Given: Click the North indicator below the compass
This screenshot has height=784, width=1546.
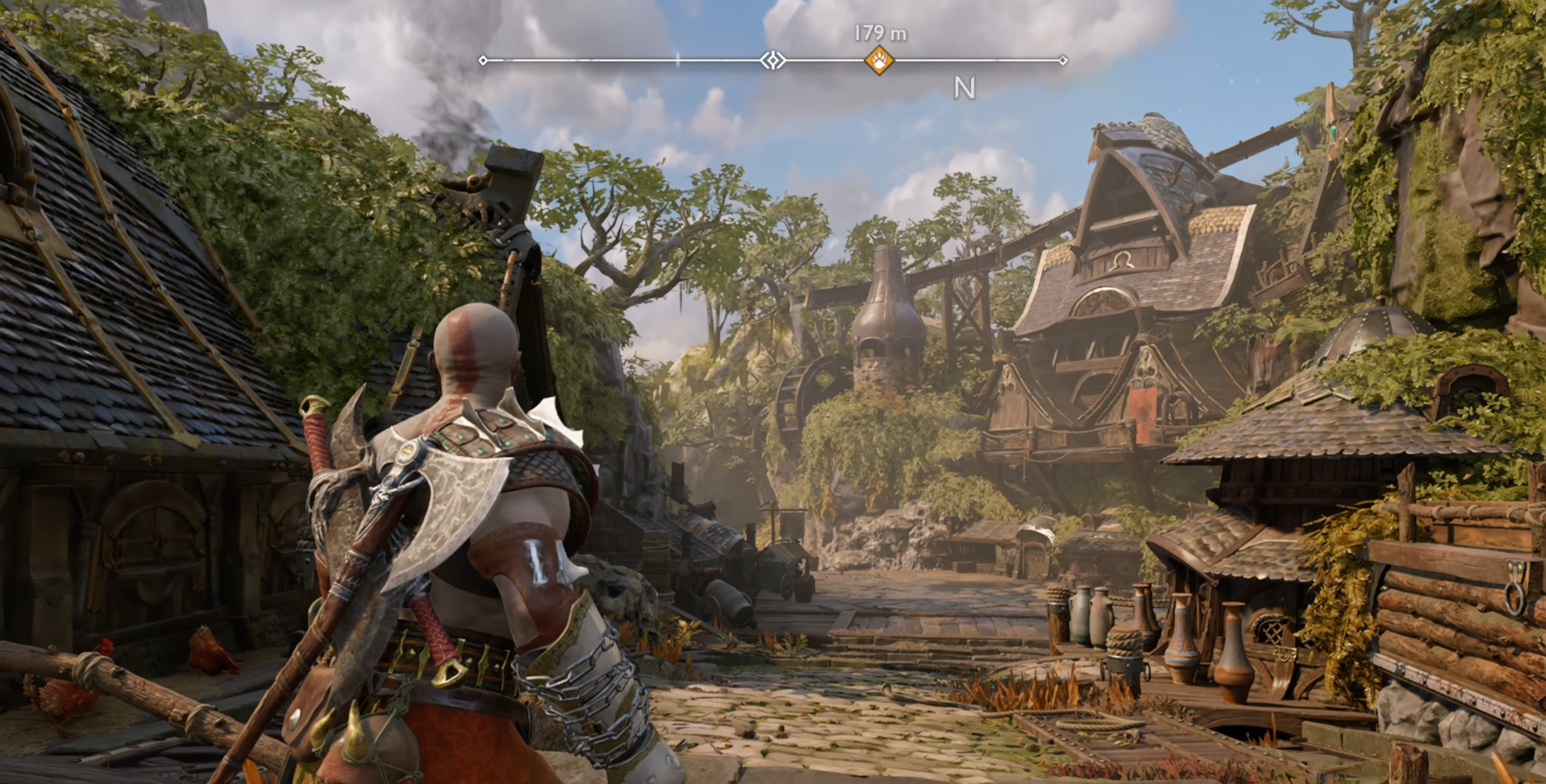Looking at the screenshot, I should [964, 88].
